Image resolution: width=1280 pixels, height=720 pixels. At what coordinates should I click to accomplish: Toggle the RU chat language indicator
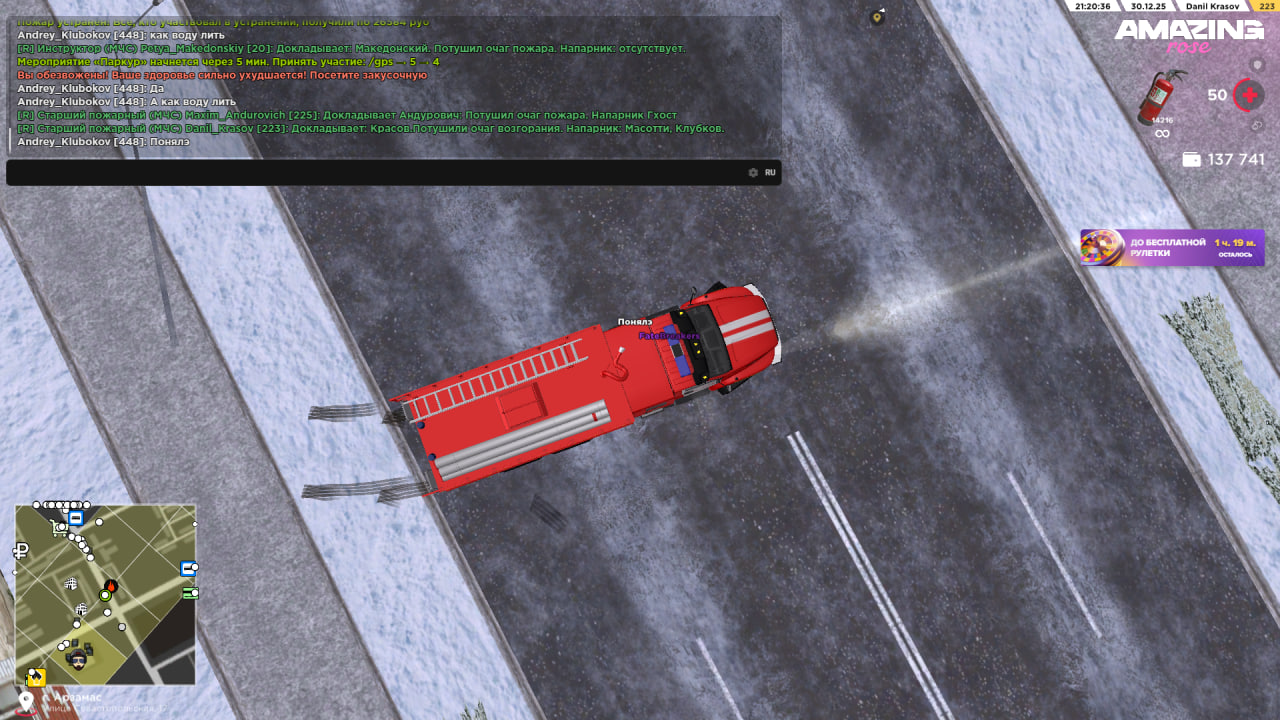point(770,173)
